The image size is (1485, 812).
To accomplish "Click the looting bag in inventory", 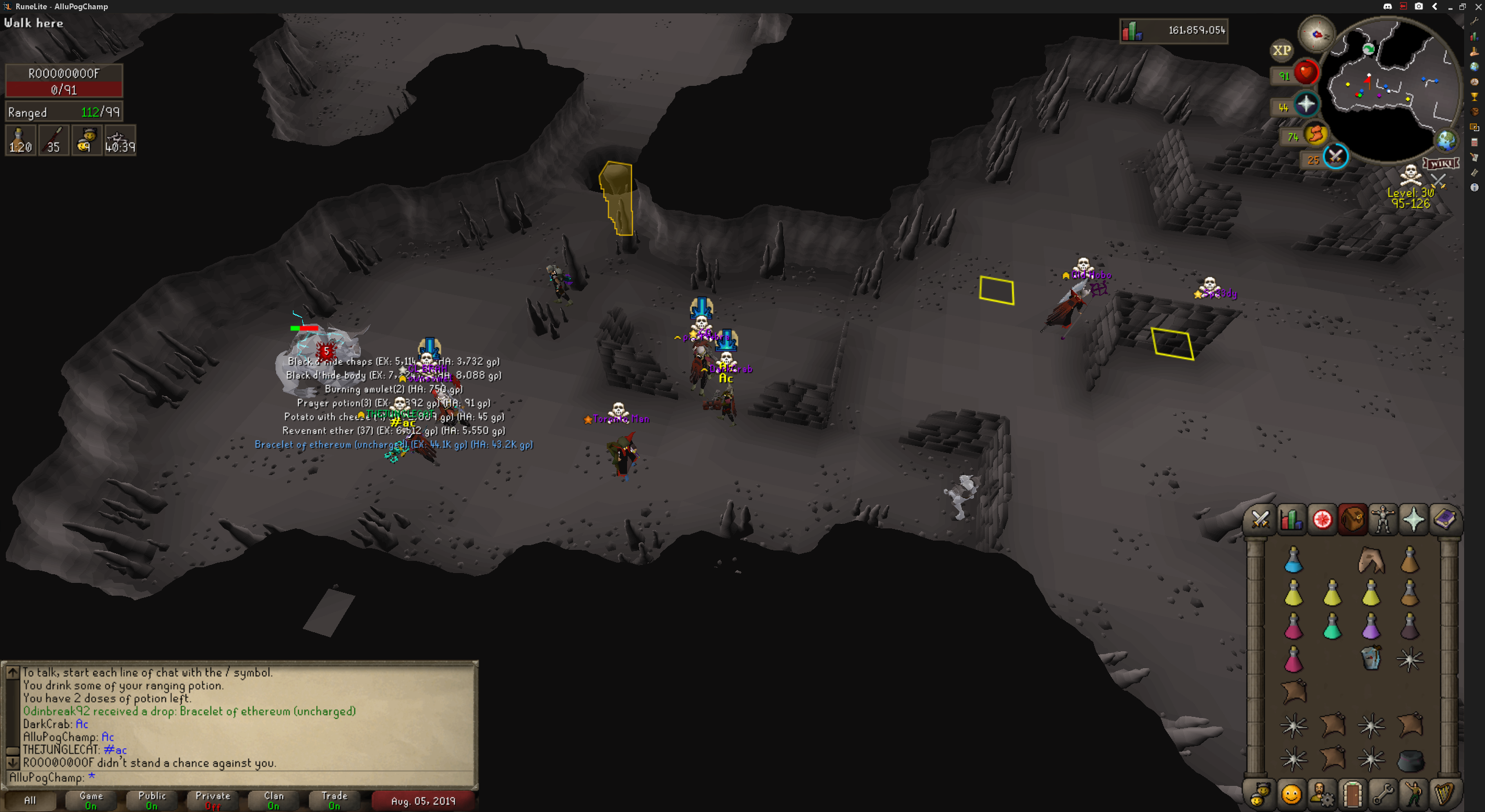I will 1371,659.
